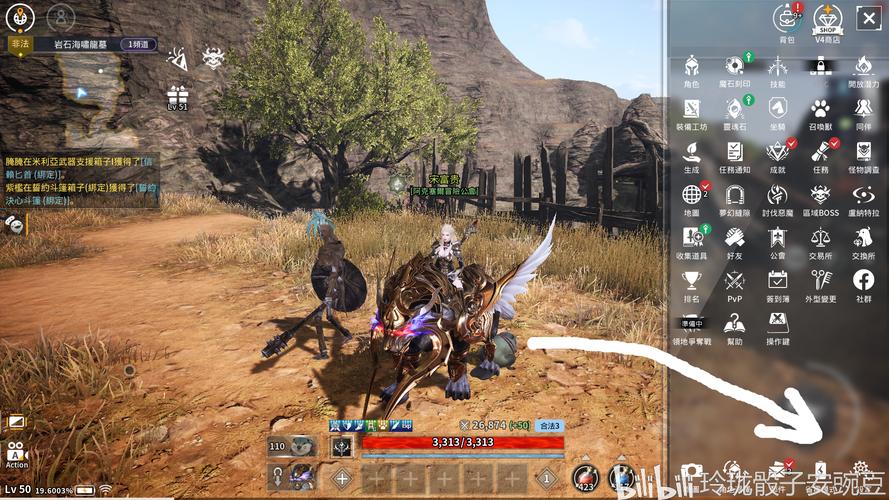889x500 pixels.
Task: Open the 背包 bag inventory
Action: (787, 18)
